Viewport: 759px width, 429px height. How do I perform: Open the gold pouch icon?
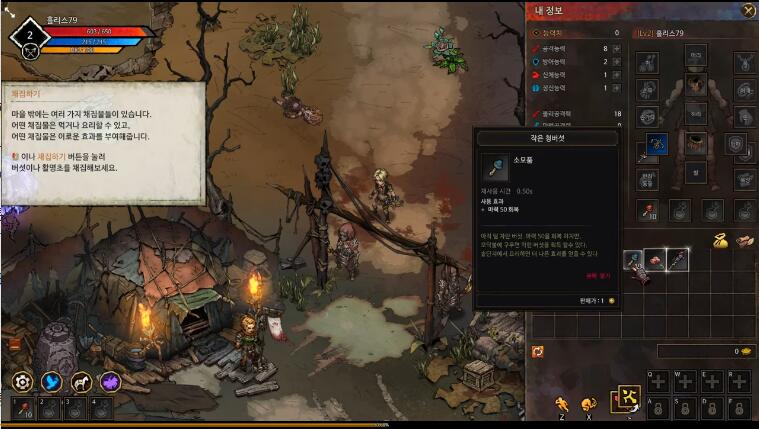point(719,240)
